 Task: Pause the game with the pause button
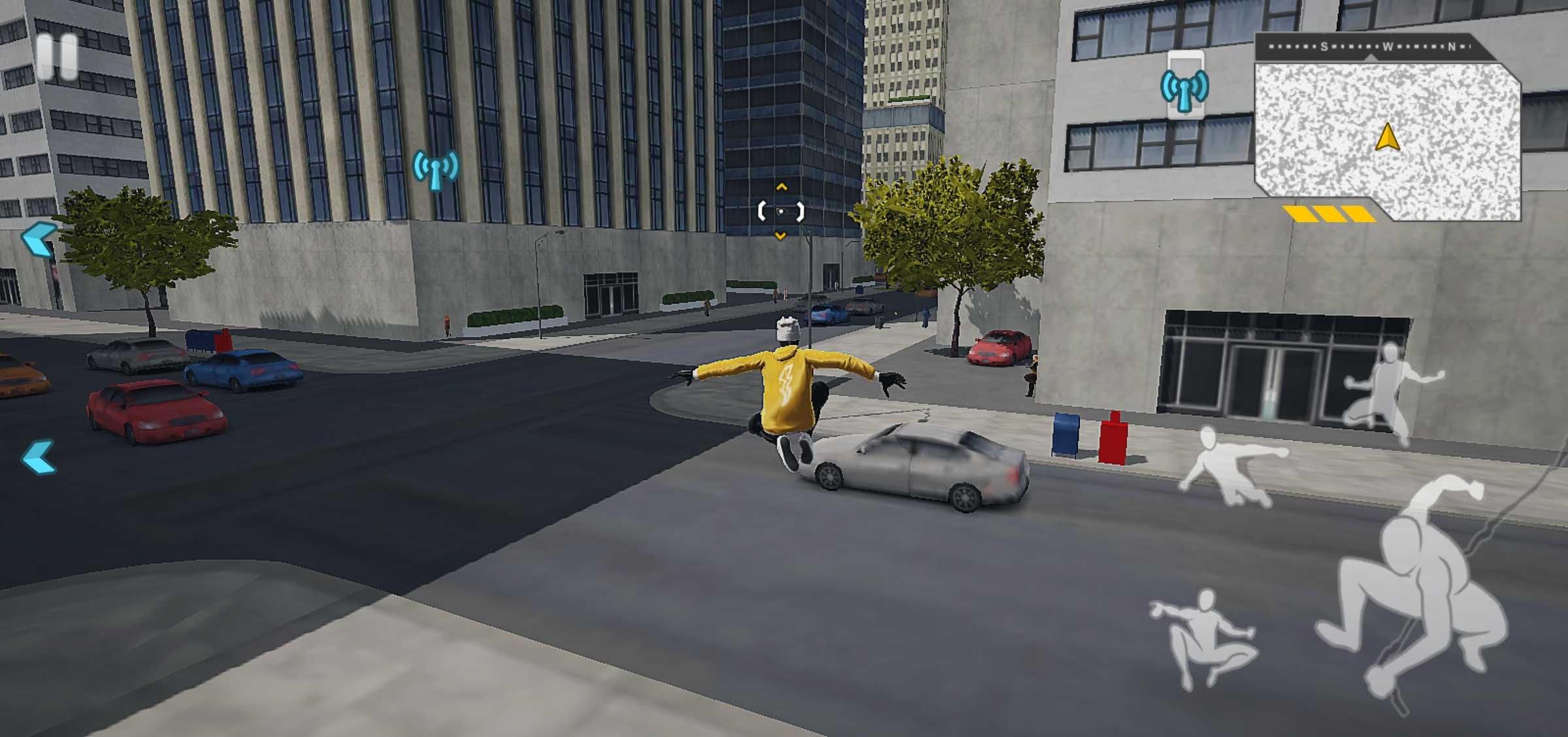(x=57, y=57)
